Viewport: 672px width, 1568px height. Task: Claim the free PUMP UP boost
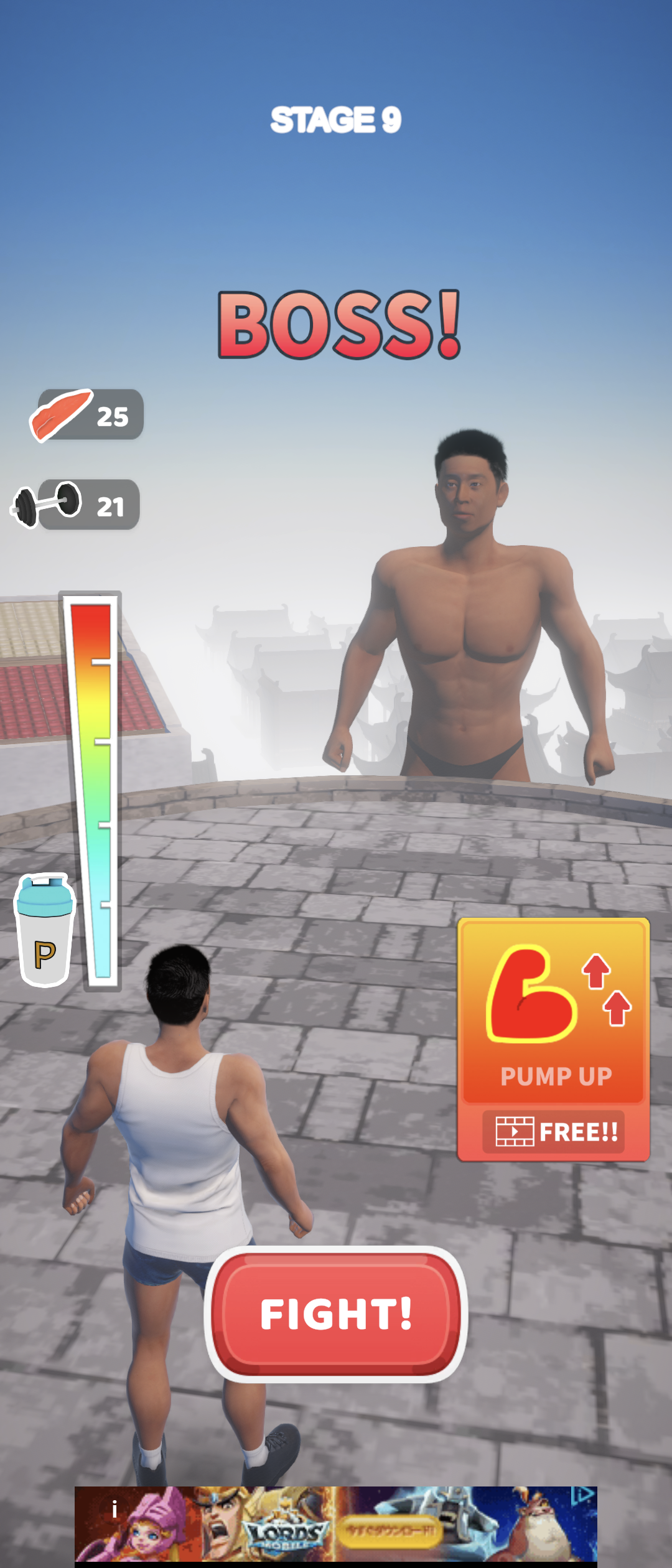[553, 1039]
